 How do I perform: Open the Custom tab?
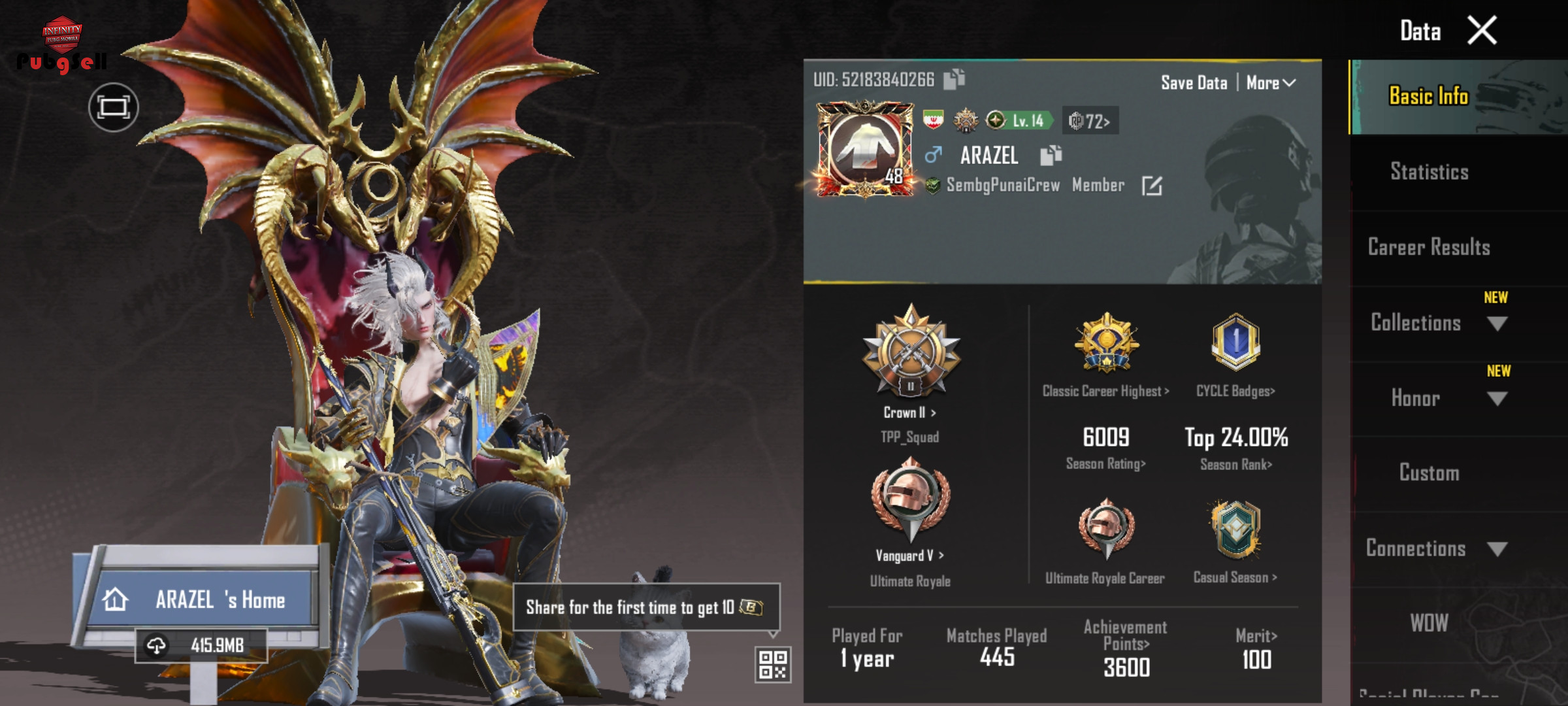pos(1429,473)
